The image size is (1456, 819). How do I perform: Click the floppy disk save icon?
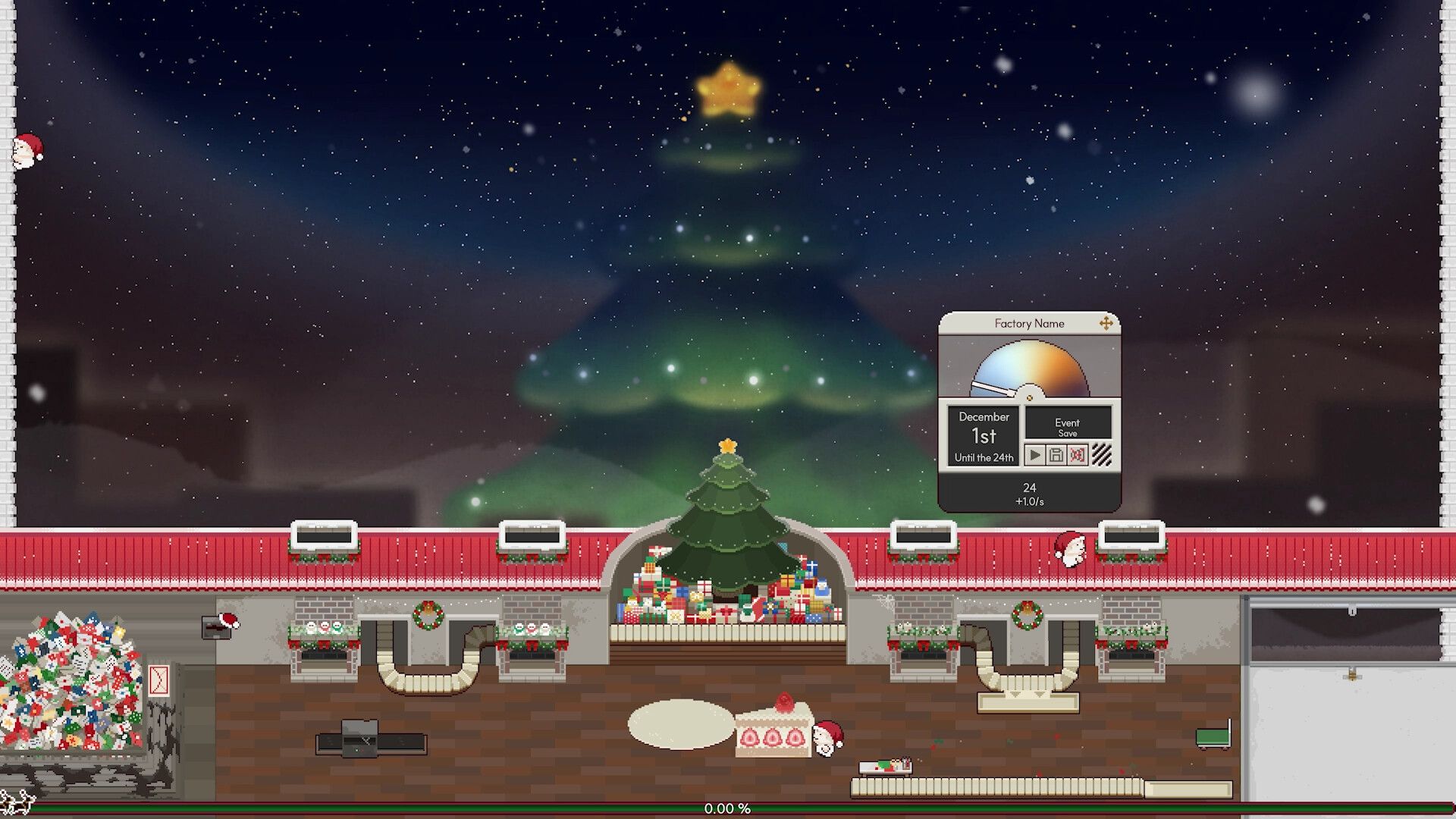1057,454
